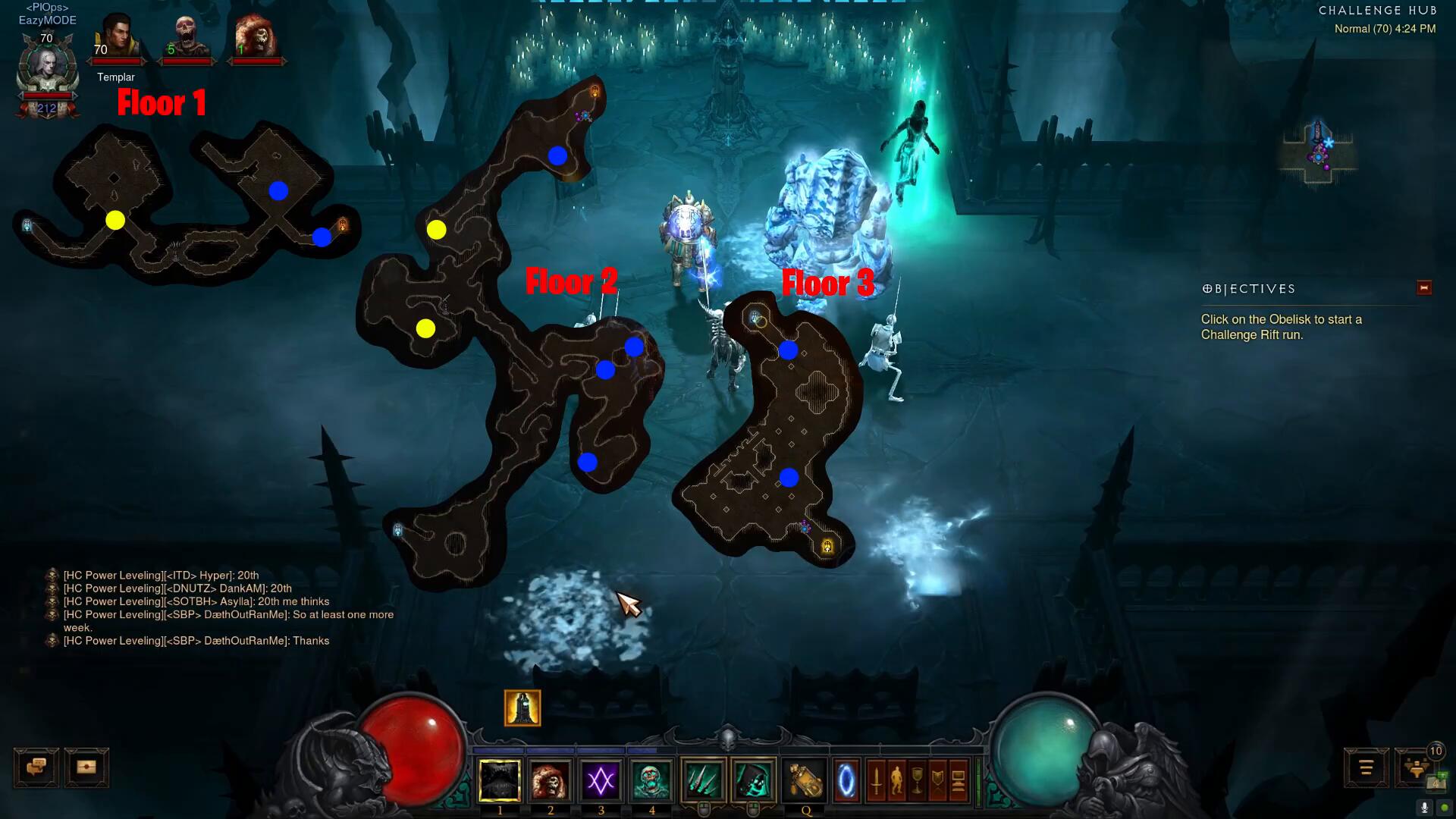Collapse the Objectives tracker panel

1423,288
